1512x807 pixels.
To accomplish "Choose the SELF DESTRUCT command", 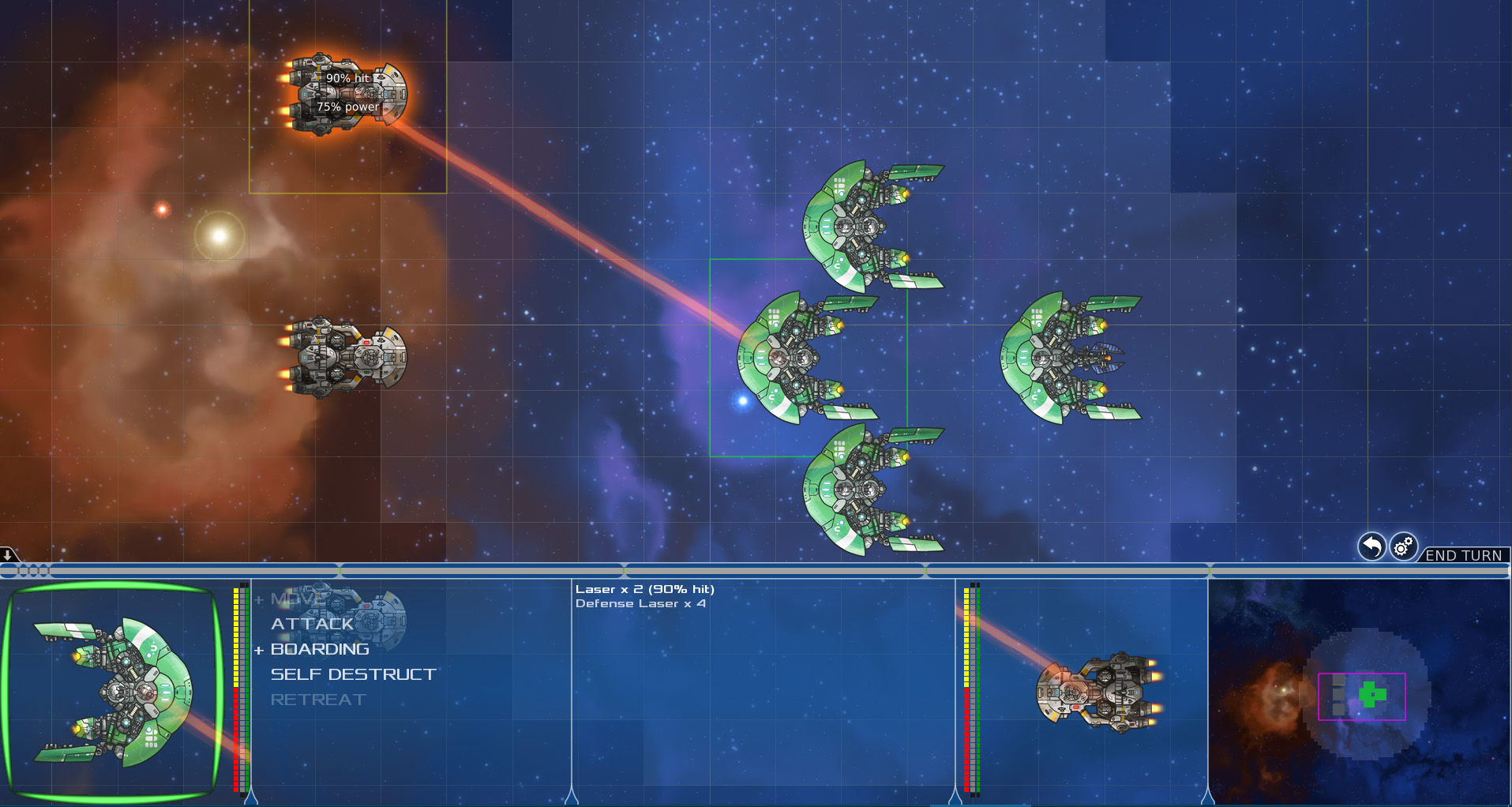I will point(353,674).
